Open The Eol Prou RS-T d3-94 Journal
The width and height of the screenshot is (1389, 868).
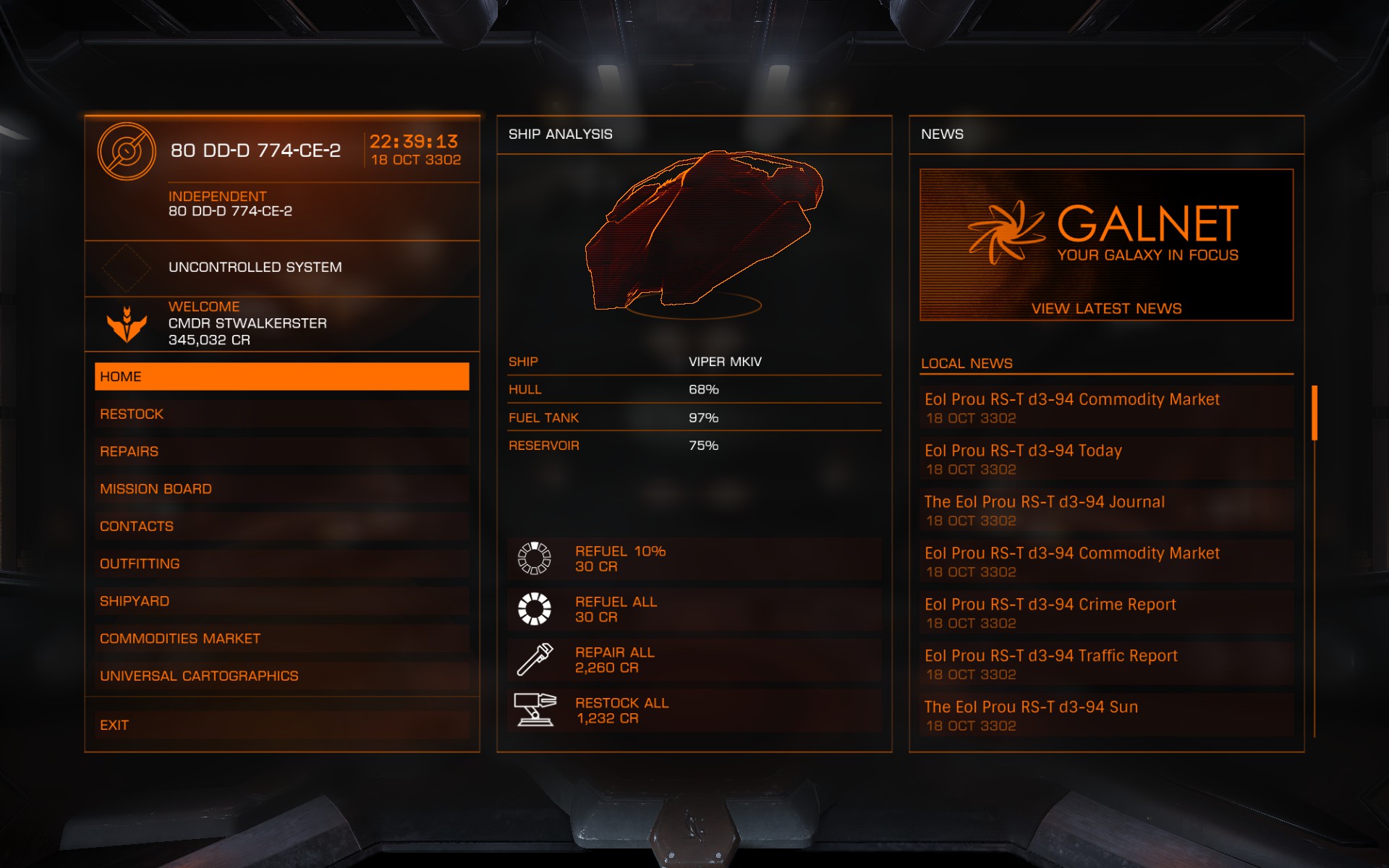pyautogui.click(x=1105, y=510)
